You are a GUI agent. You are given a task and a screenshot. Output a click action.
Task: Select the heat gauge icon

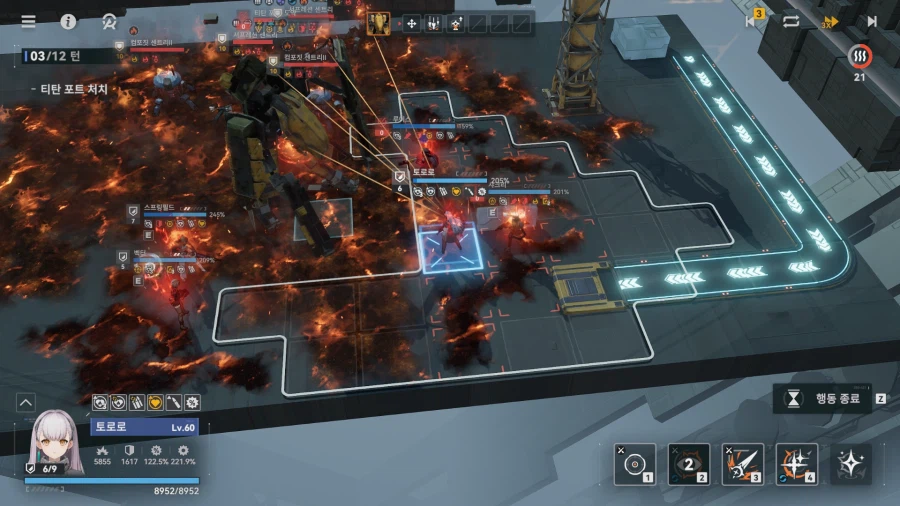[859, 55]
